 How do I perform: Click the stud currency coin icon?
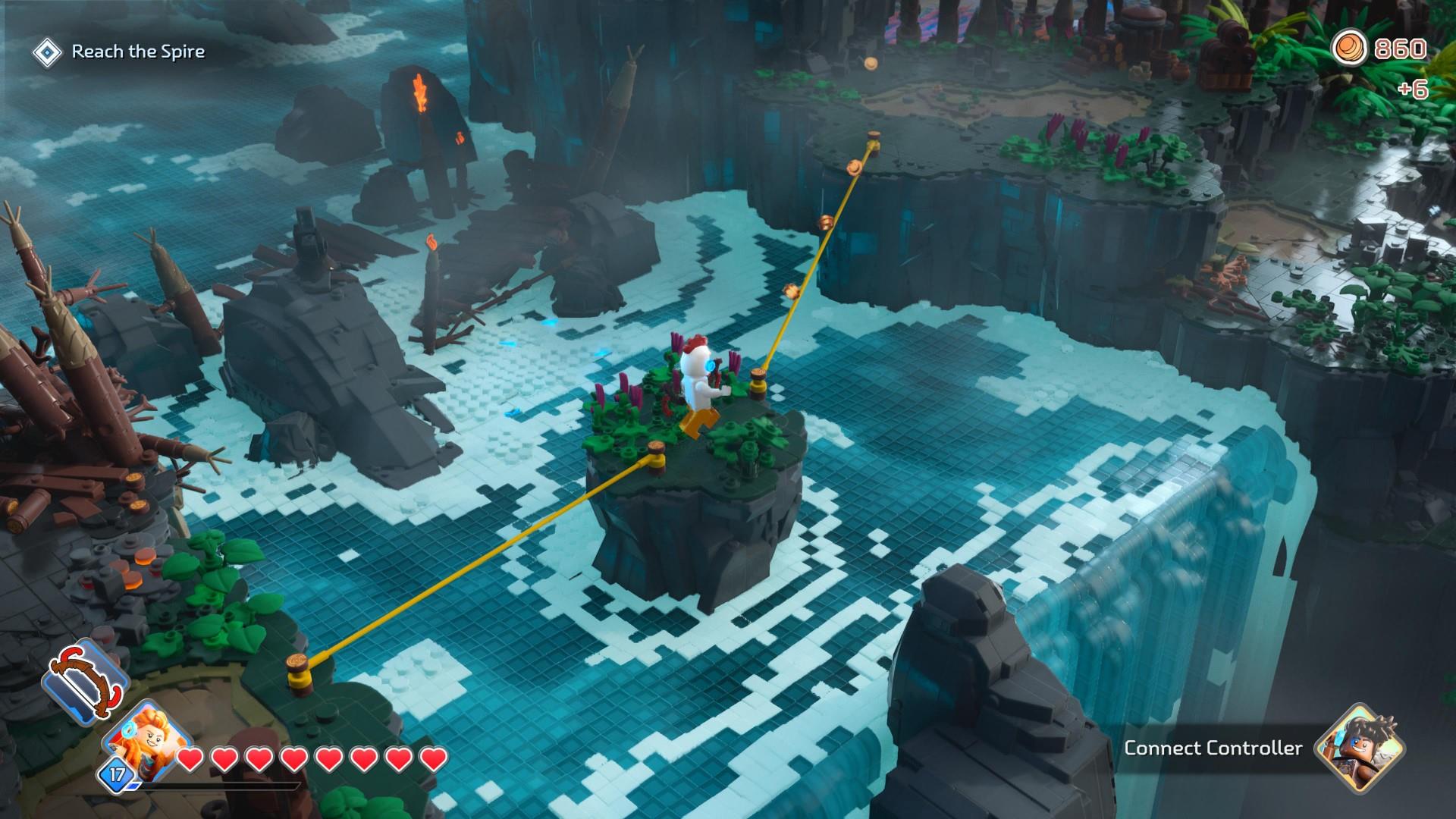1350,49
